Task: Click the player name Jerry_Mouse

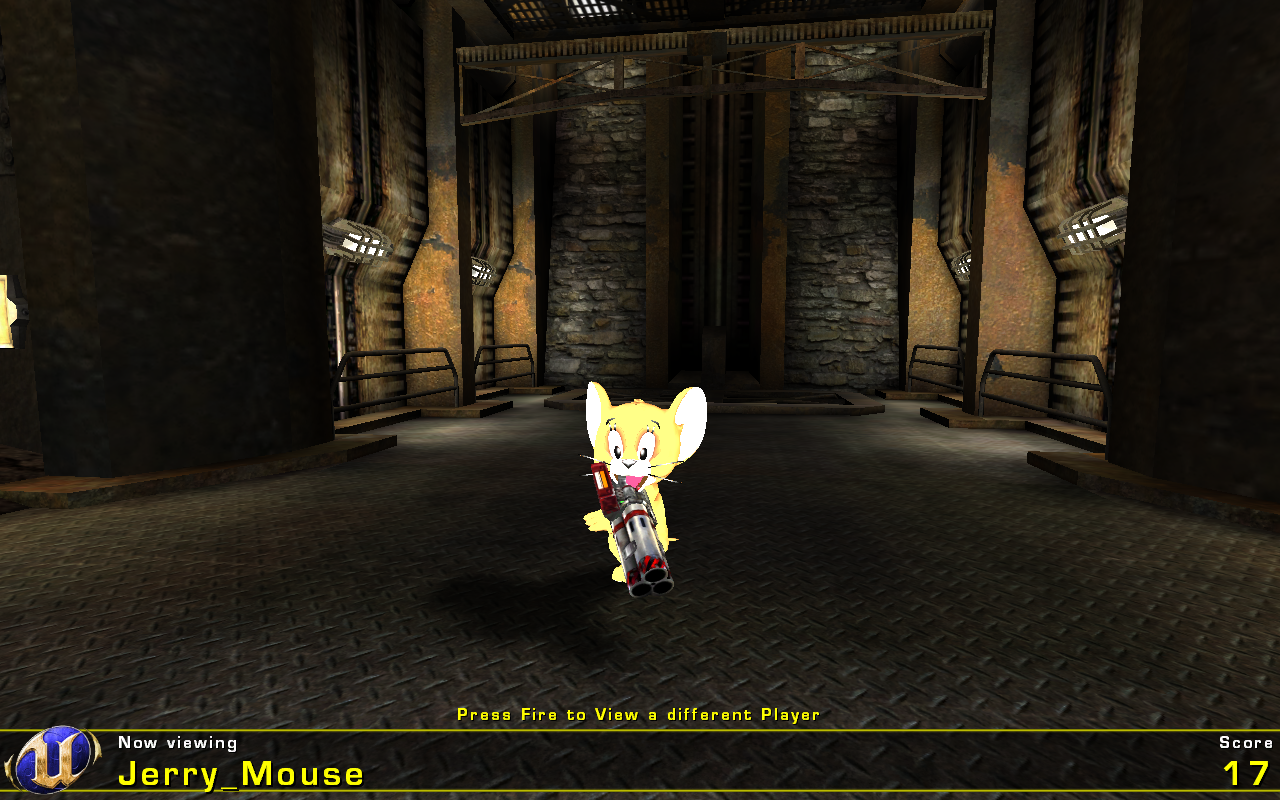Action: (x=240, y=773)
